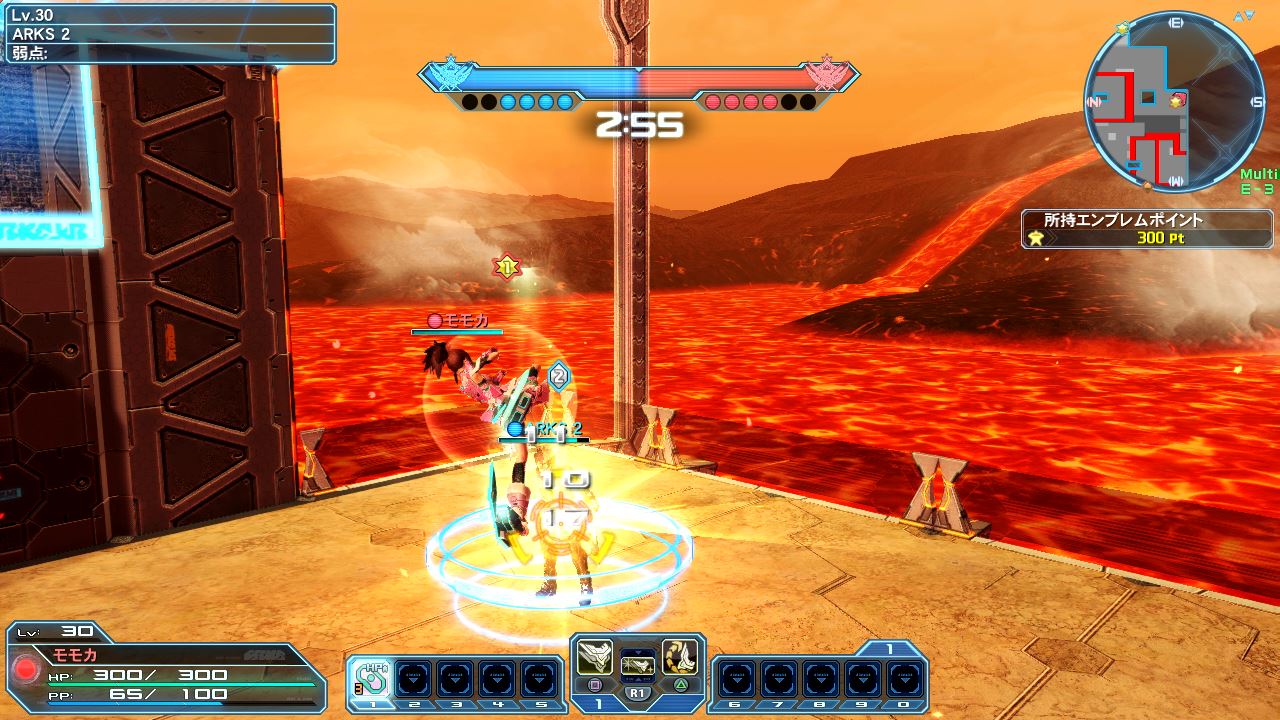This screenshot has height=720, width=1280.
Task: Activate the left weapon action icon above square
Action: [x=596, y=658]
